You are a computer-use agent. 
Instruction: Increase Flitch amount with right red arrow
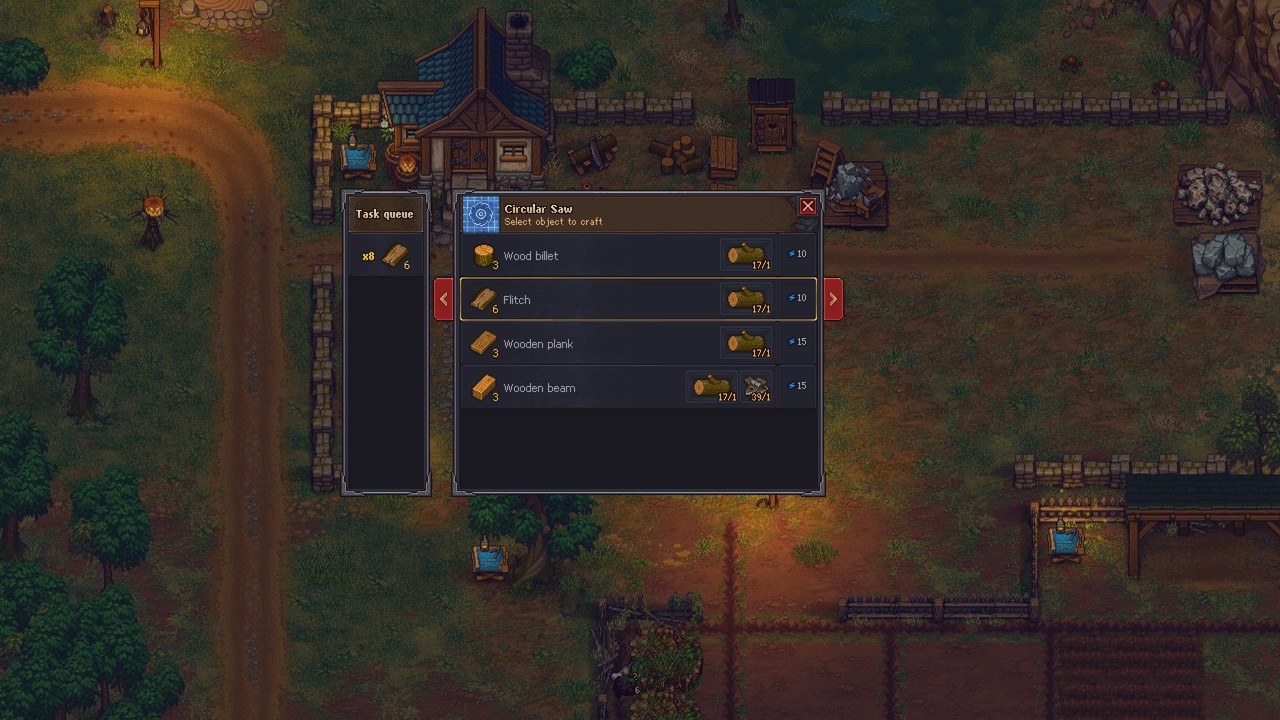tap(832, 300)
